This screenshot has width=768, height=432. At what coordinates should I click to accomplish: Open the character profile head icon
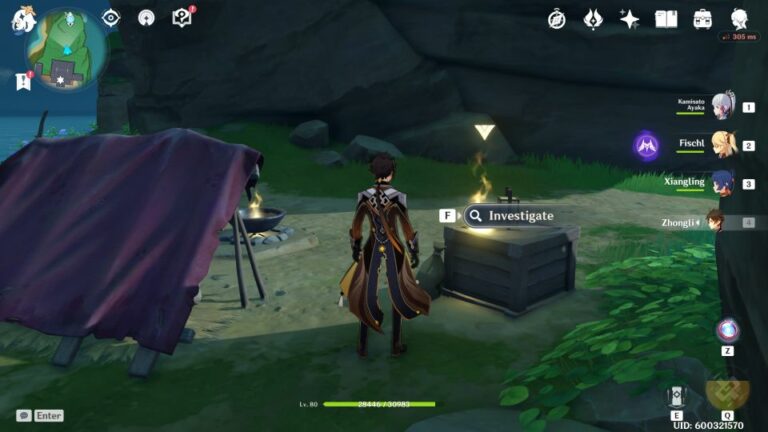[740, 19]
